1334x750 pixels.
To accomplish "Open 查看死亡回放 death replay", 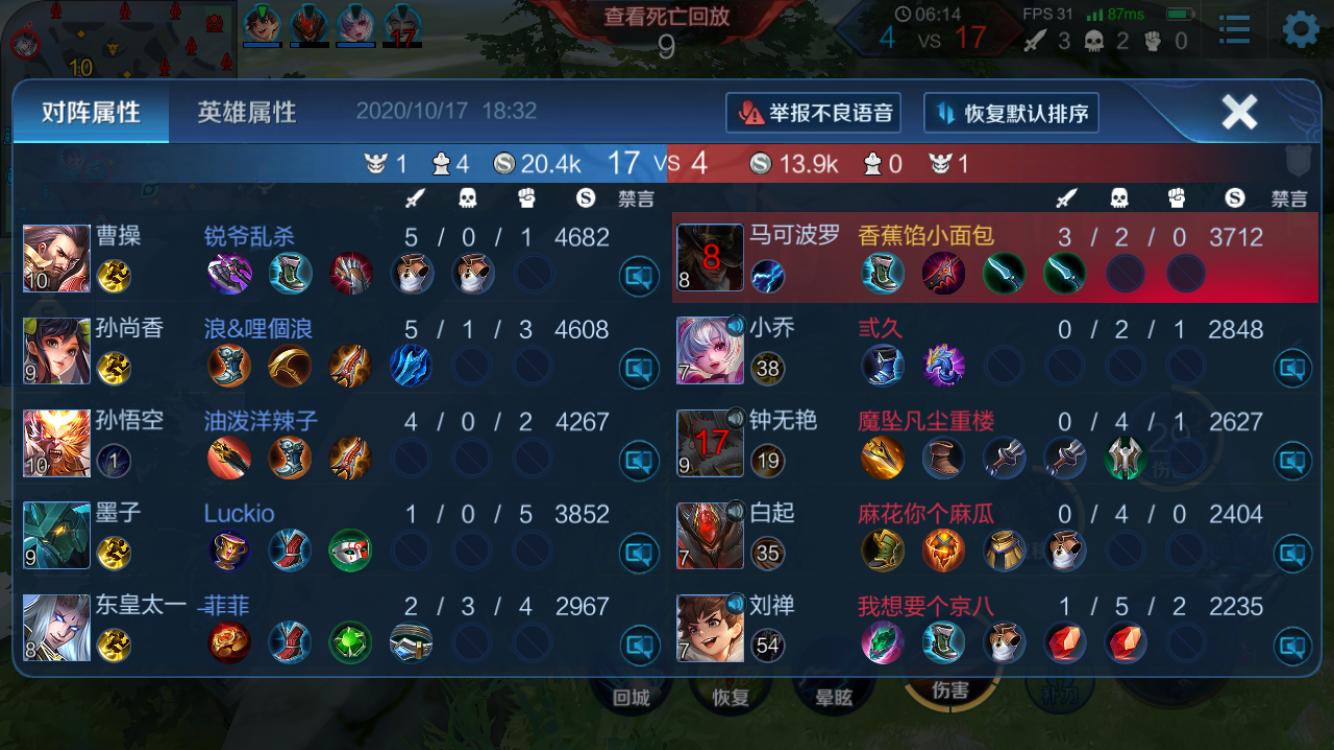I will [x=667, y=17].
